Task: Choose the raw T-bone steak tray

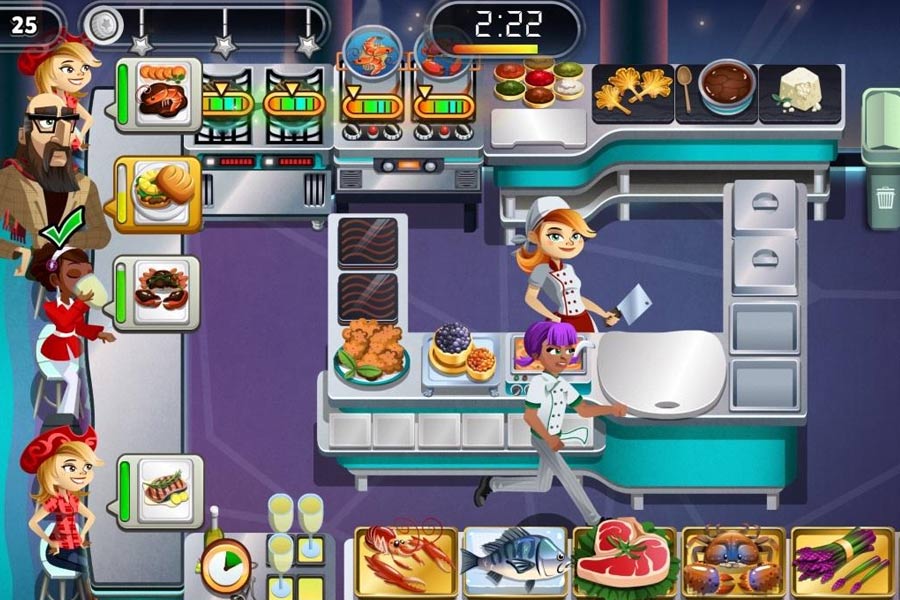Action: pyautogui.click(x=624, y=560)
